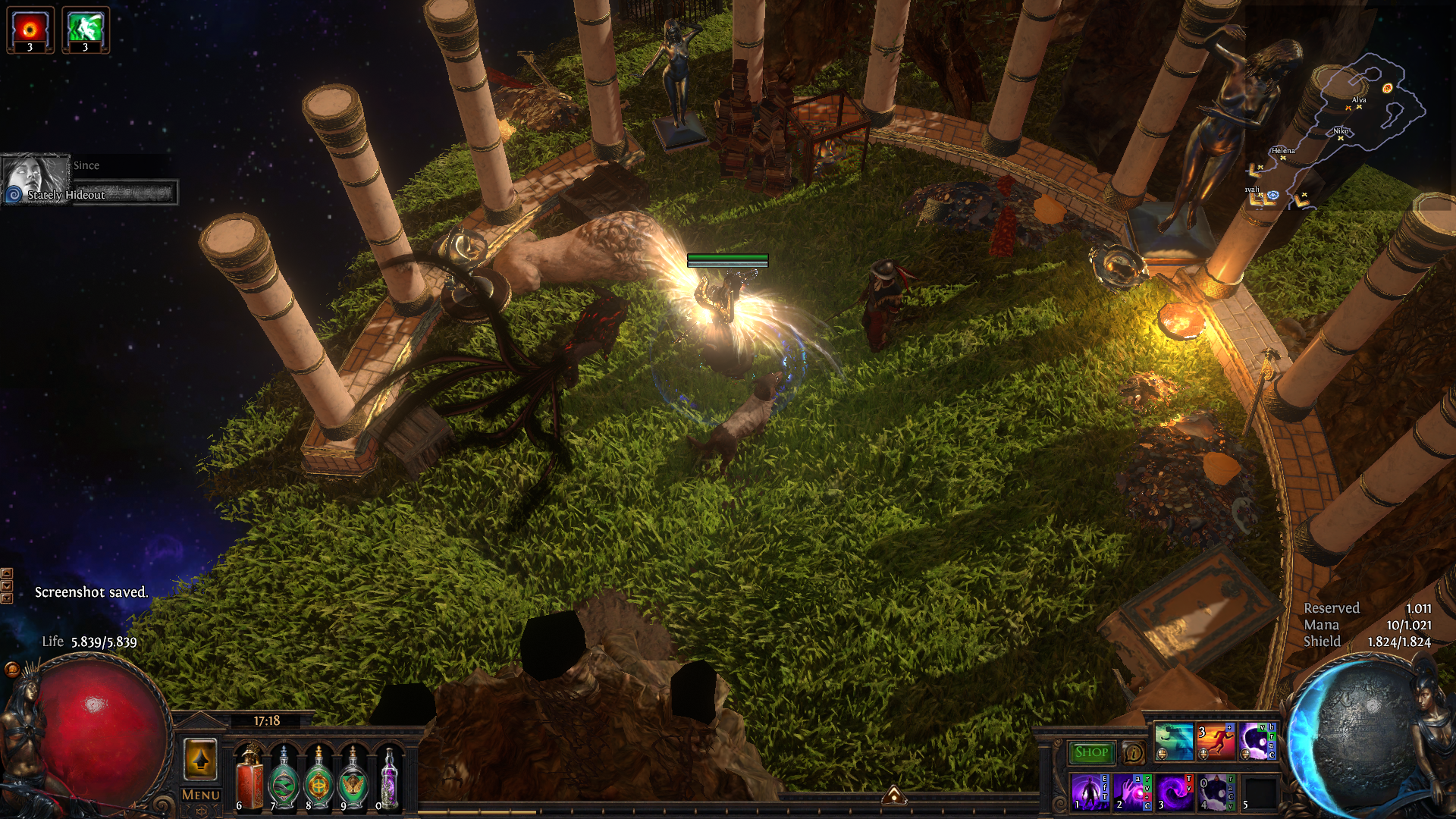Activate the purple hand orb skill

click(1132, 792)
